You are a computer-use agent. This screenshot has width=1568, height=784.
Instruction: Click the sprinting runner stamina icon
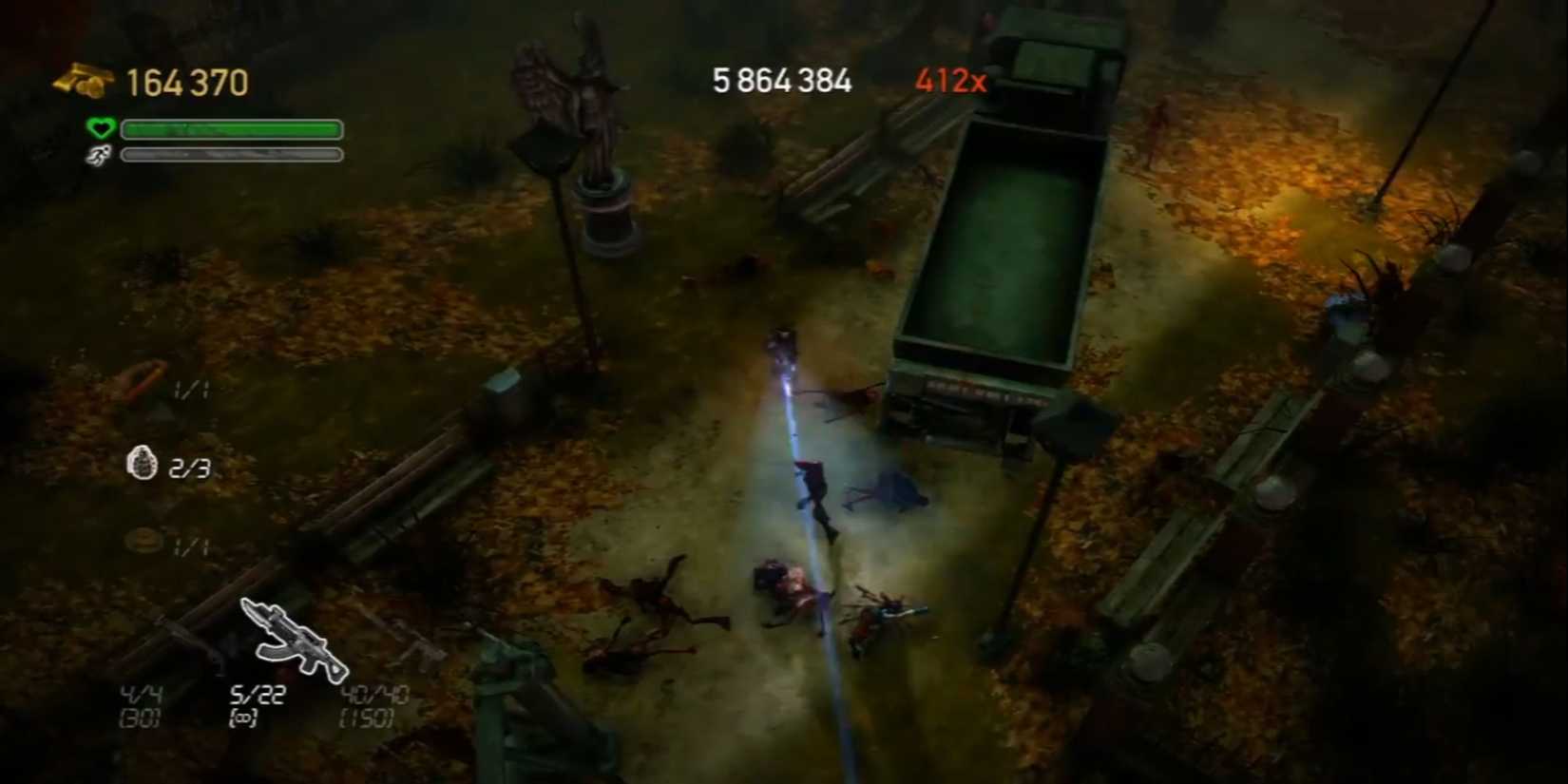[x=101, y=155]
